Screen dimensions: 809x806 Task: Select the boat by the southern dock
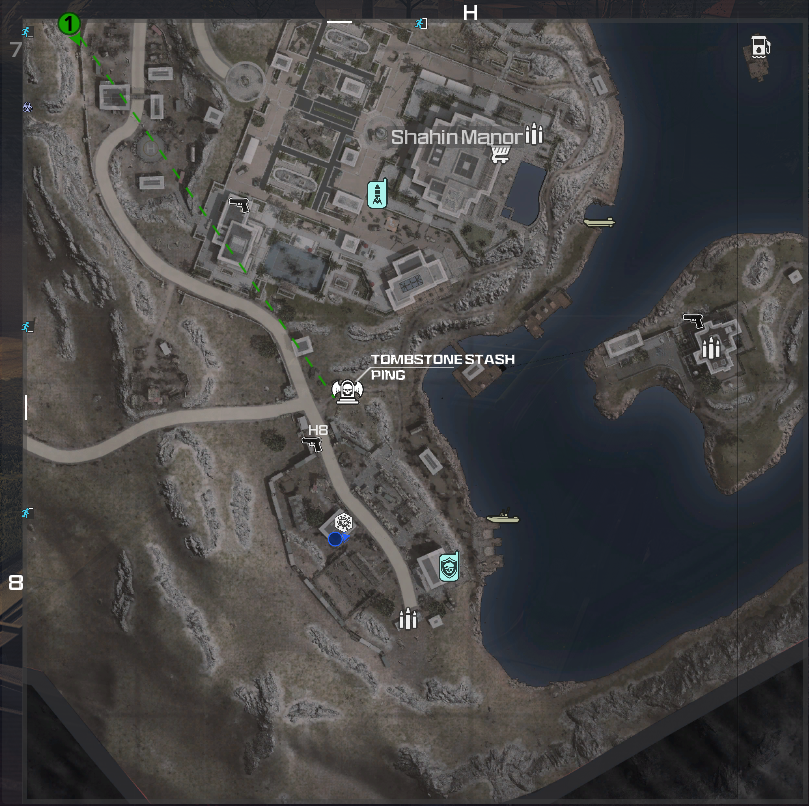502,518
